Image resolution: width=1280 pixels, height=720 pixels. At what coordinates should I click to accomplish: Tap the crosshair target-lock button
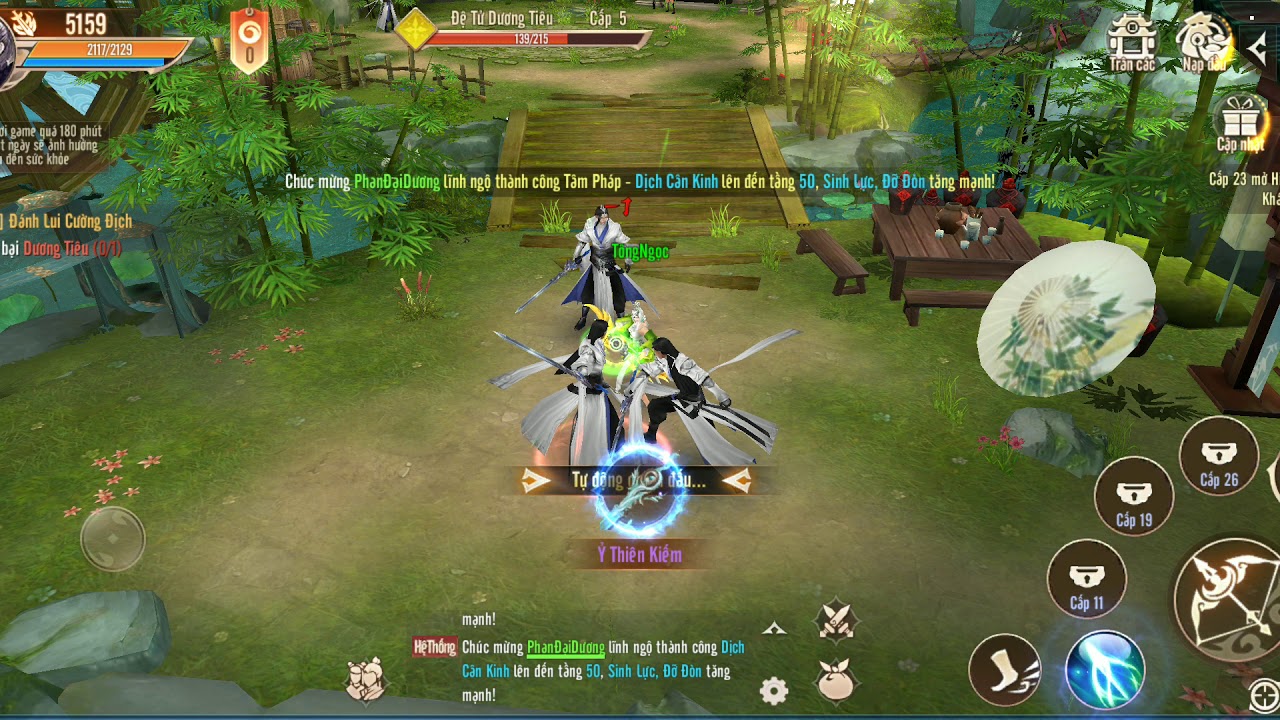click(1264, 696)
